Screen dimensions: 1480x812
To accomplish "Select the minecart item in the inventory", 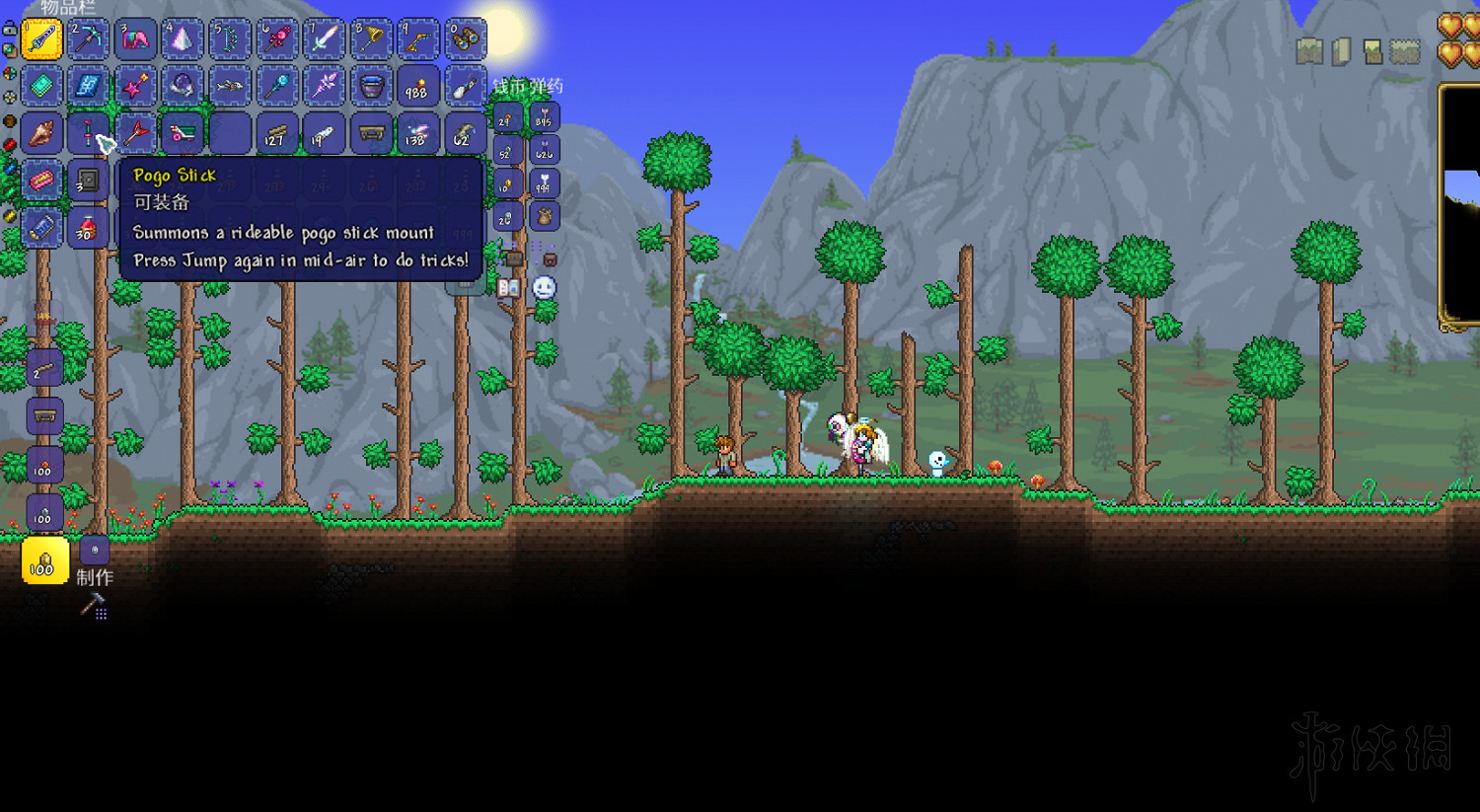I will tap(183, 133).
